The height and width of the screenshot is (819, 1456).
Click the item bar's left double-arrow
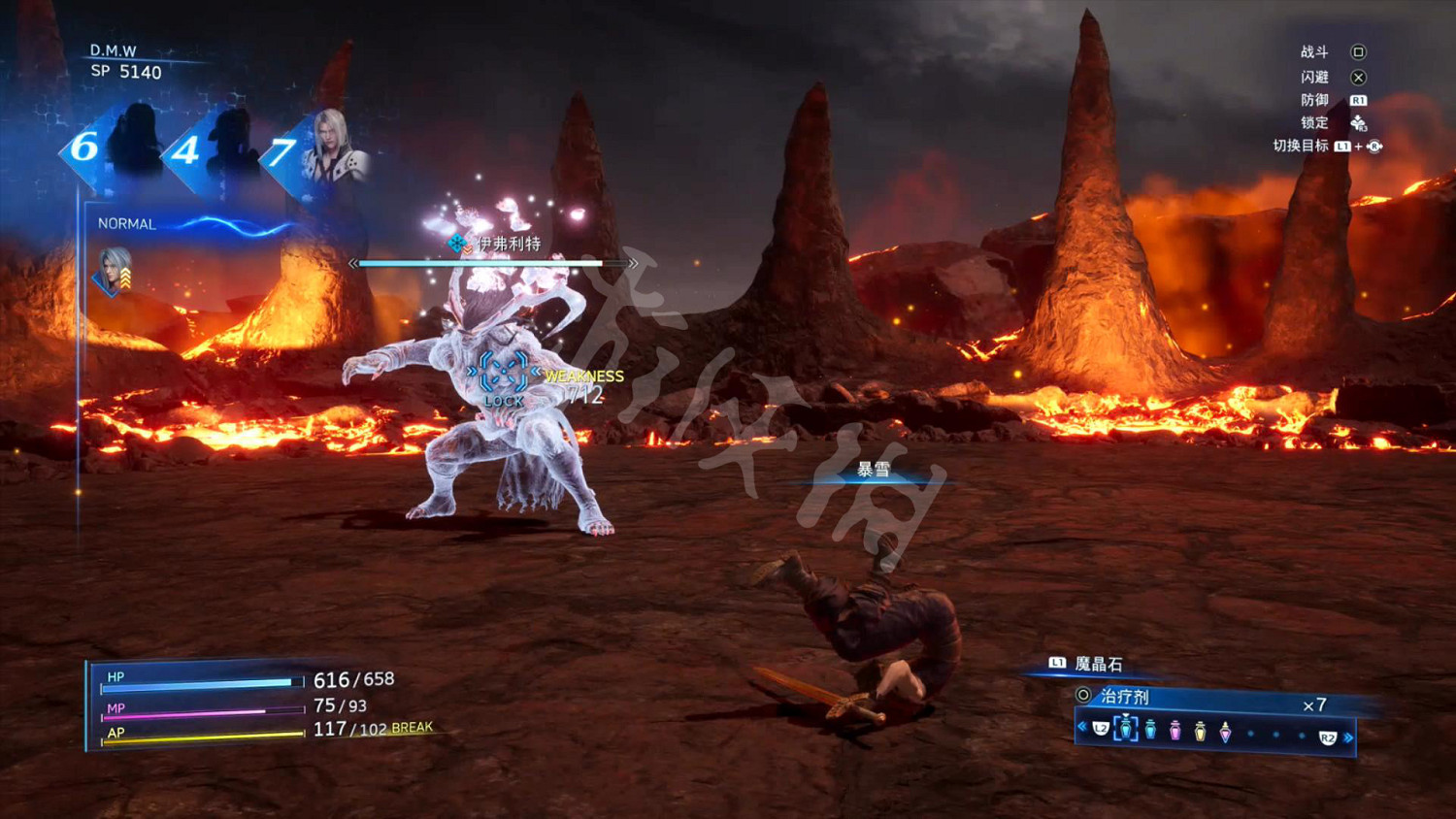(1082, 726)
